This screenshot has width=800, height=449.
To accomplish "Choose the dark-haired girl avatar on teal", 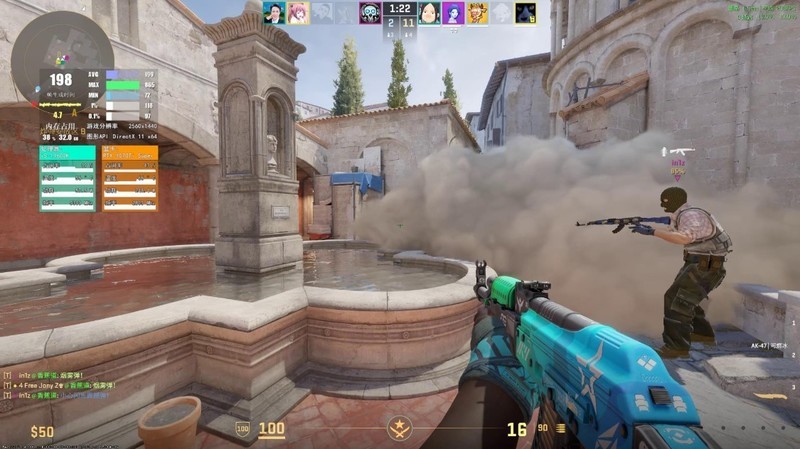I will tap(429, 13).
